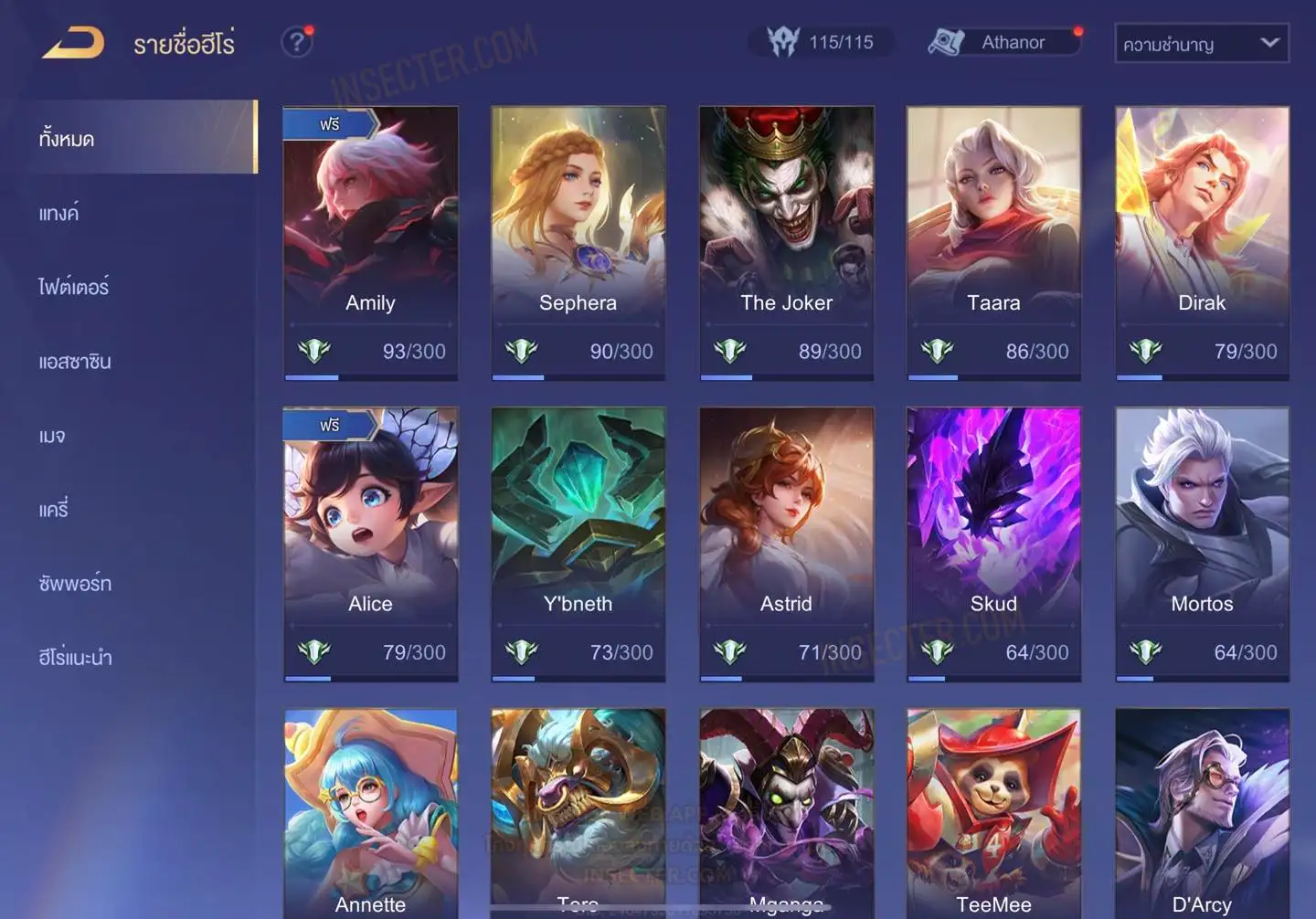Show the แอสซาซิน heroes tab
The image size is (1316, 919).
click(x=75, y=362)
